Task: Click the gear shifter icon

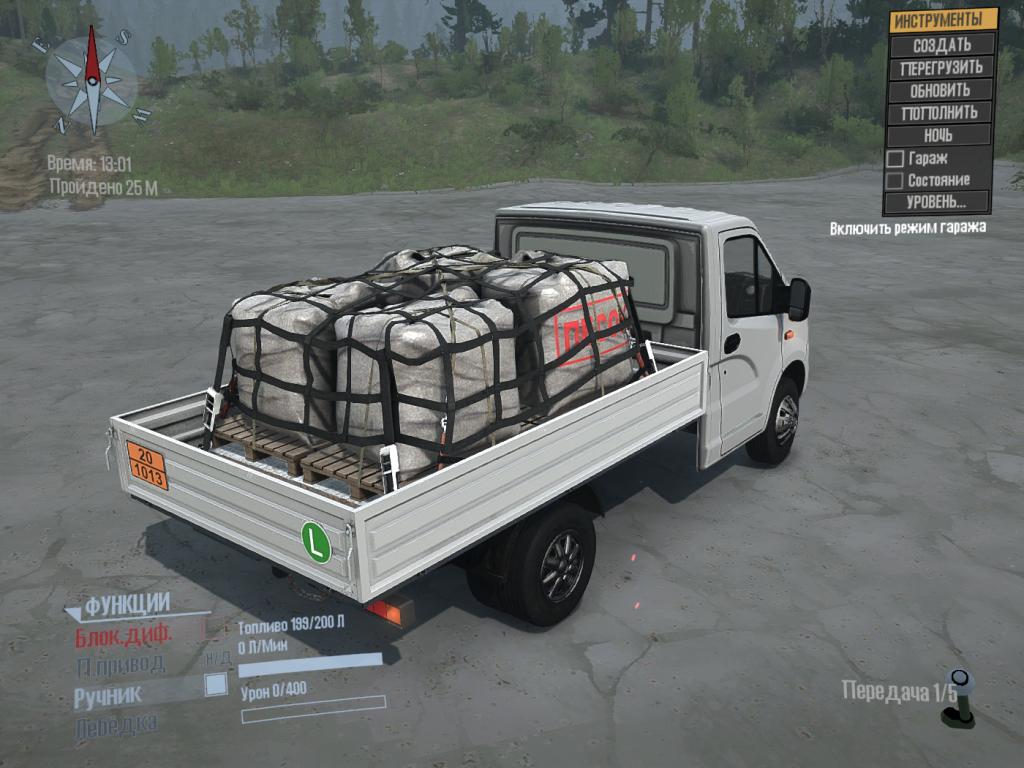Action: point(960,698)
